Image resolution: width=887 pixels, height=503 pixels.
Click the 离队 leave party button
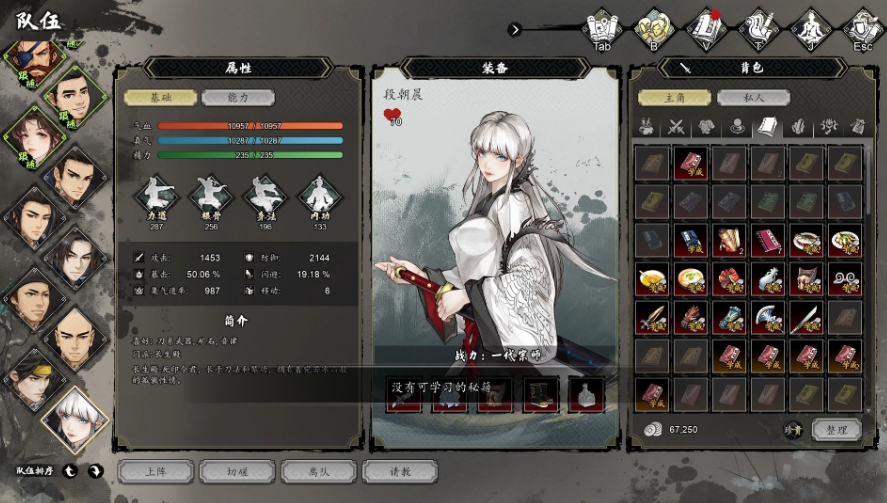coord(318,472)
